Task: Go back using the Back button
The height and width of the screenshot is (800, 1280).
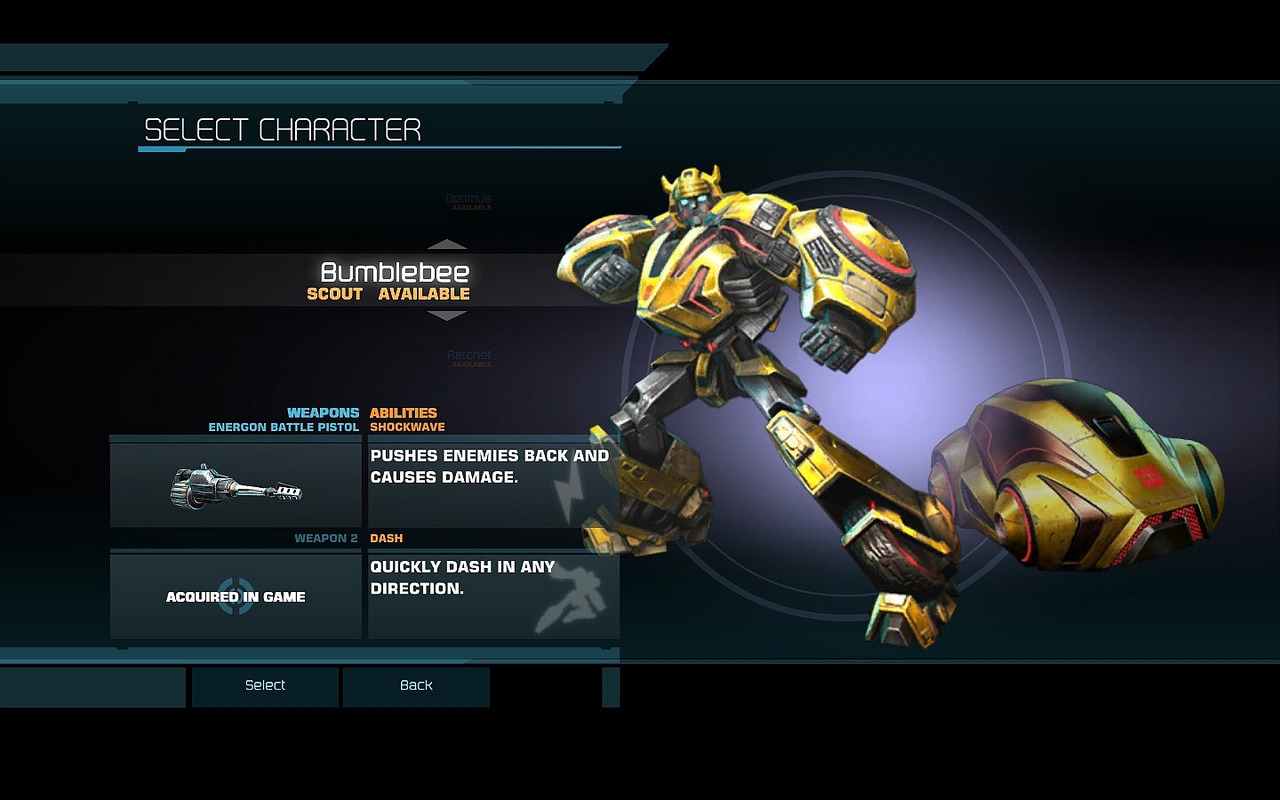Action: click(x=416, y=686)
